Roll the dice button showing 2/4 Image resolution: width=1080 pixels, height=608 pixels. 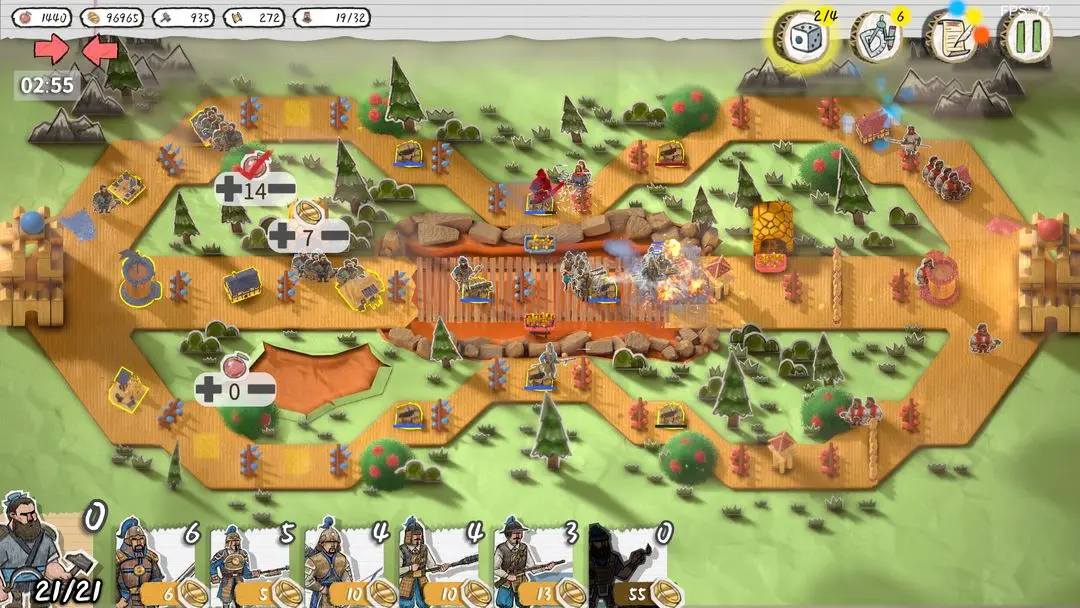(800, 38)
